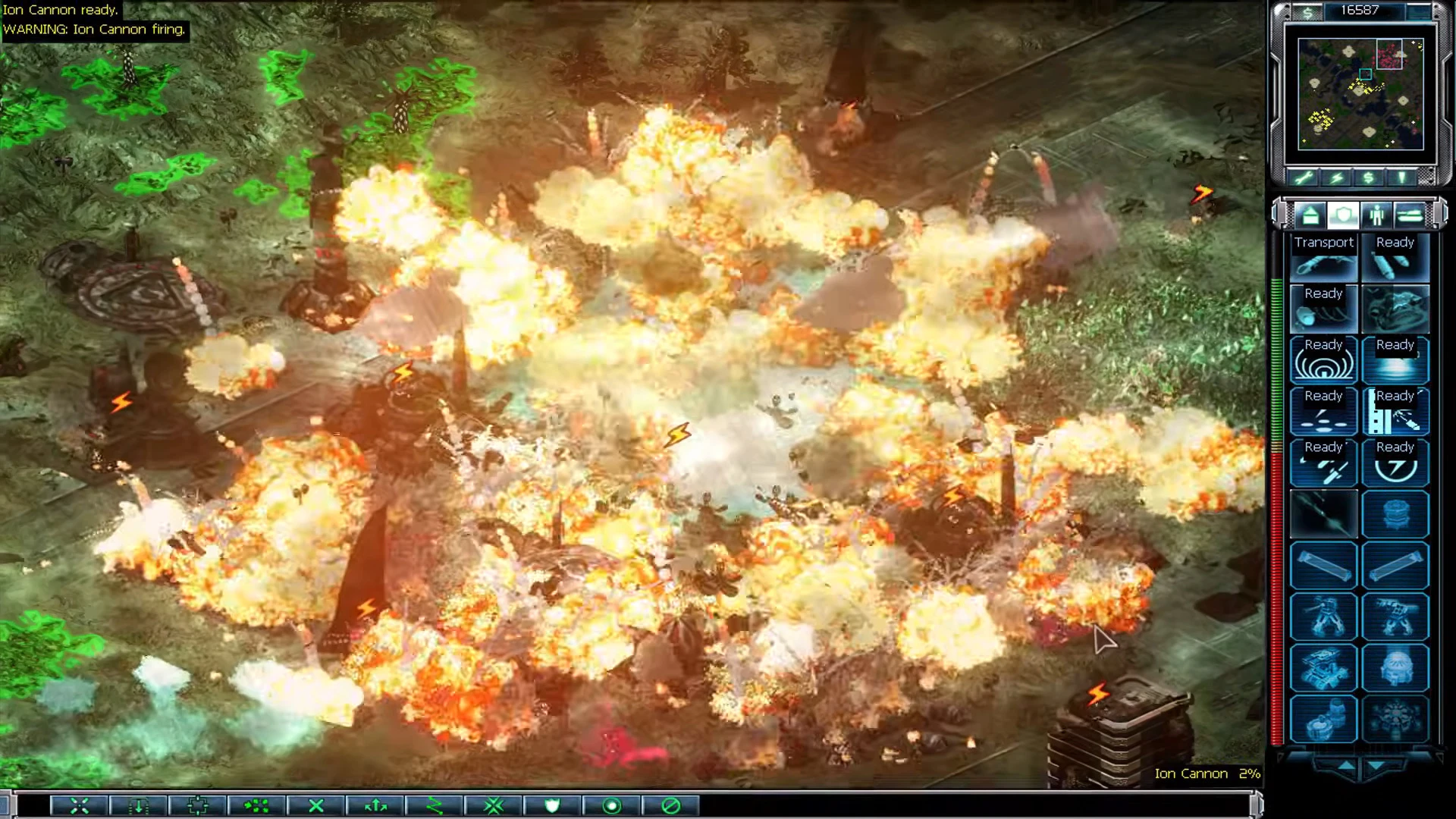Click the sell dollar icon under the minimap
The height and width of the screenshot is (819, 1456).
click(1367, 177)
